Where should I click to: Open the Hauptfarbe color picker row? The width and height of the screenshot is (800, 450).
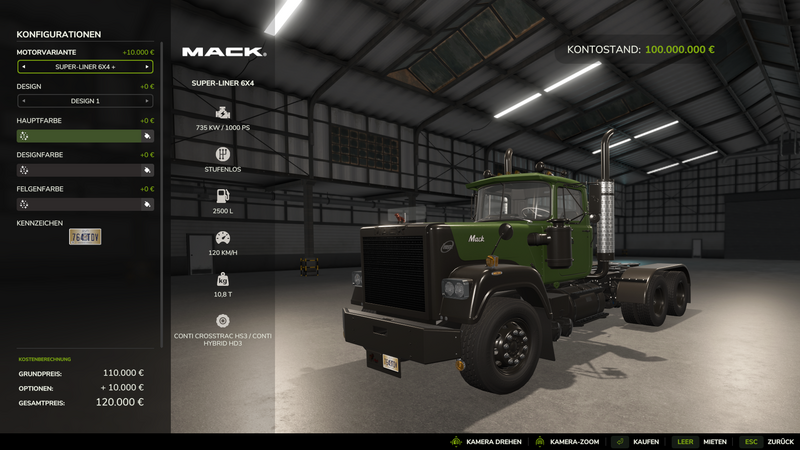tap(85, 136)
